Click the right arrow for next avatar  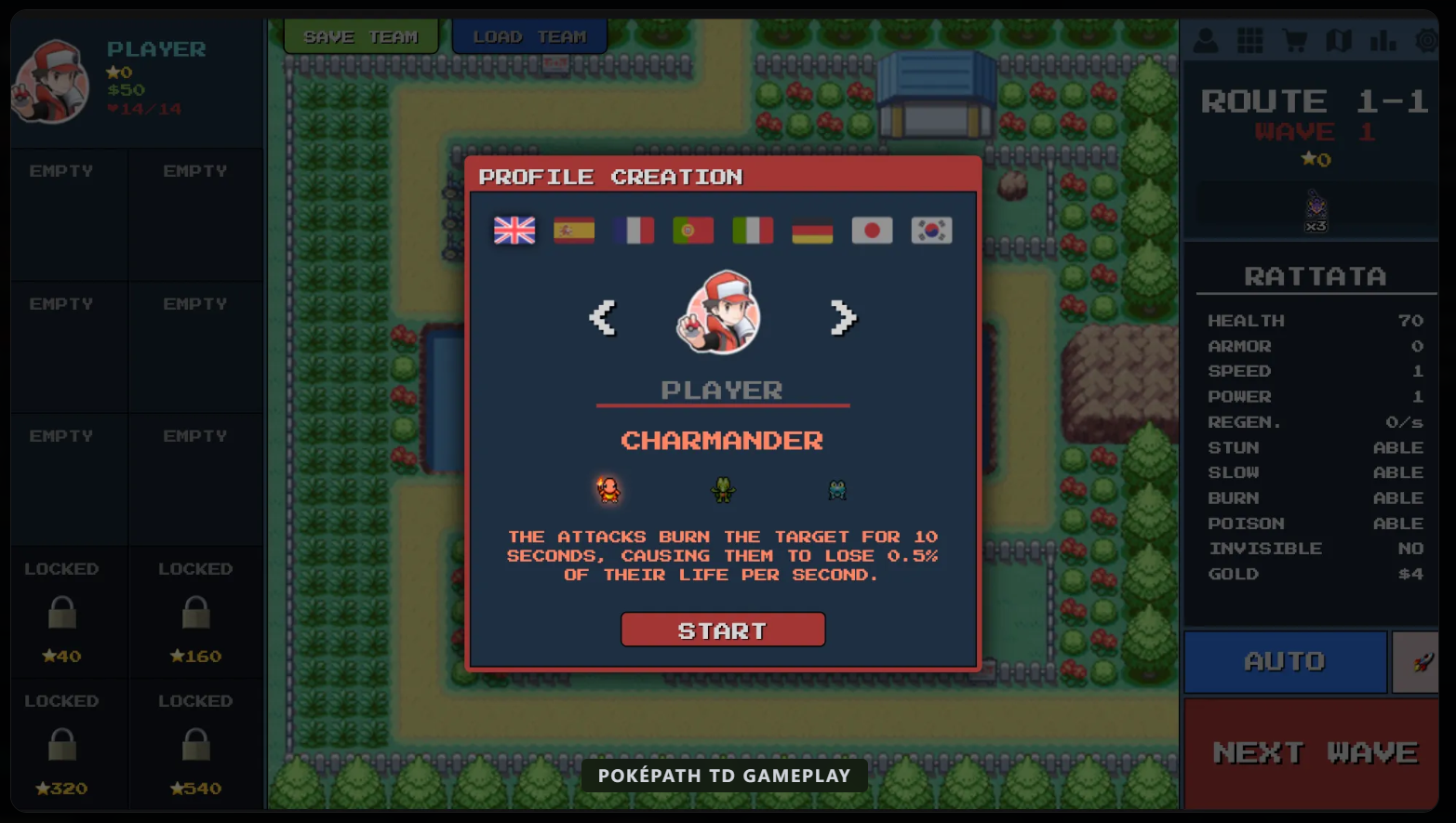pos(841,317)
